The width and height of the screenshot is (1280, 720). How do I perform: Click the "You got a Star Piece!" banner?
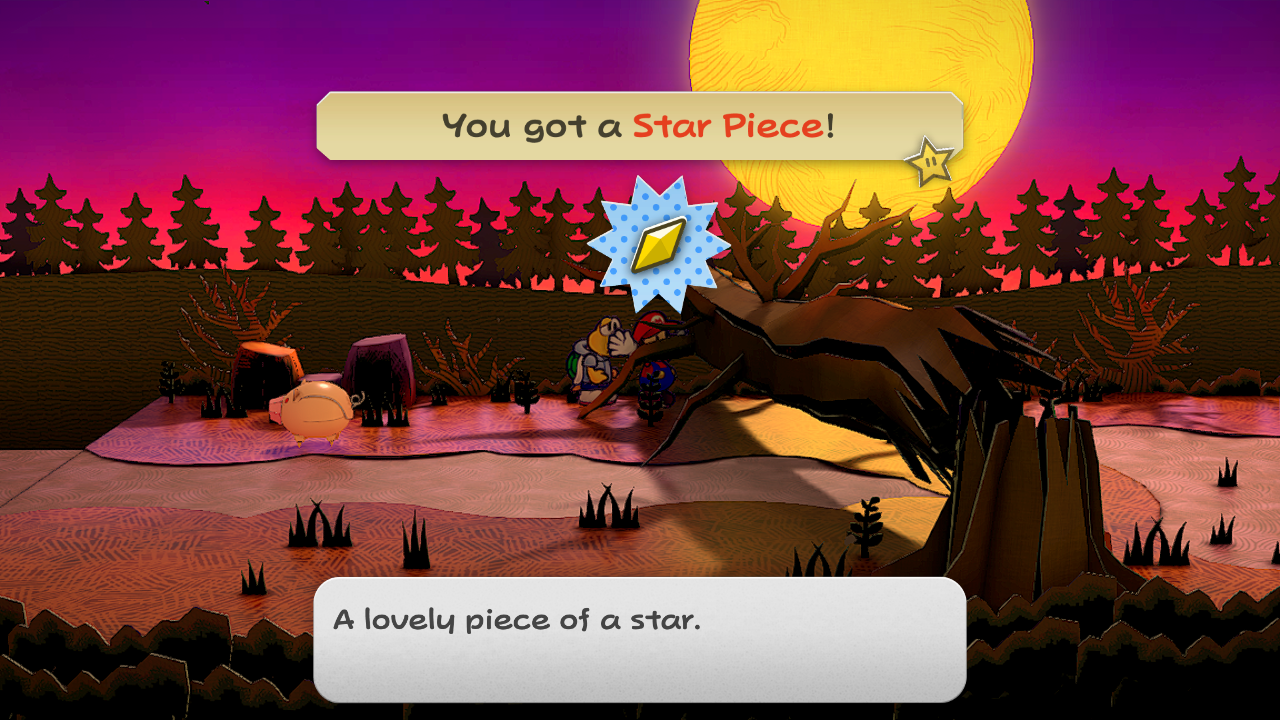coord(638,126)
